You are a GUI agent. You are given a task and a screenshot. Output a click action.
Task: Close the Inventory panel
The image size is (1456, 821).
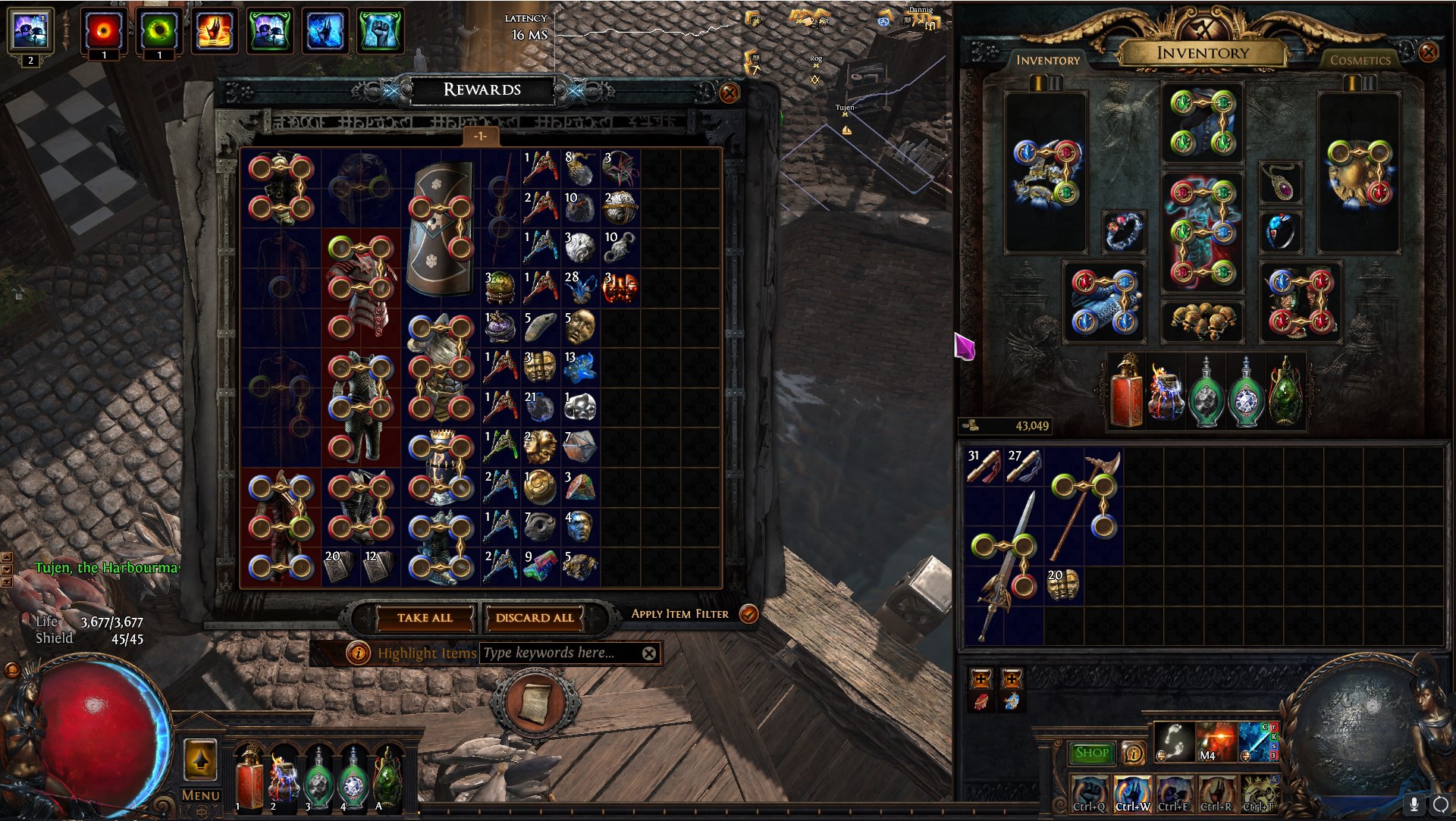pyautogui.click(x=1428, y=52)
